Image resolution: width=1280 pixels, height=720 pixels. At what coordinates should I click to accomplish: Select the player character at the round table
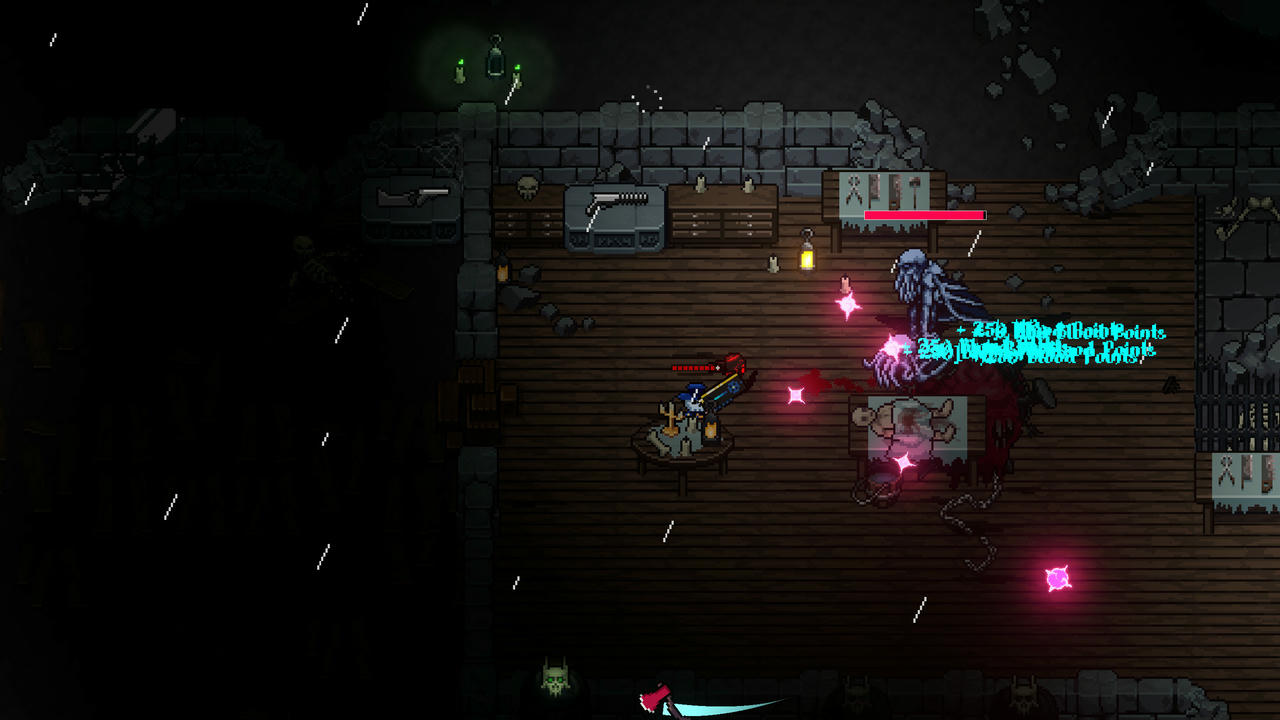pyautogui.click(x=695, y=400)
